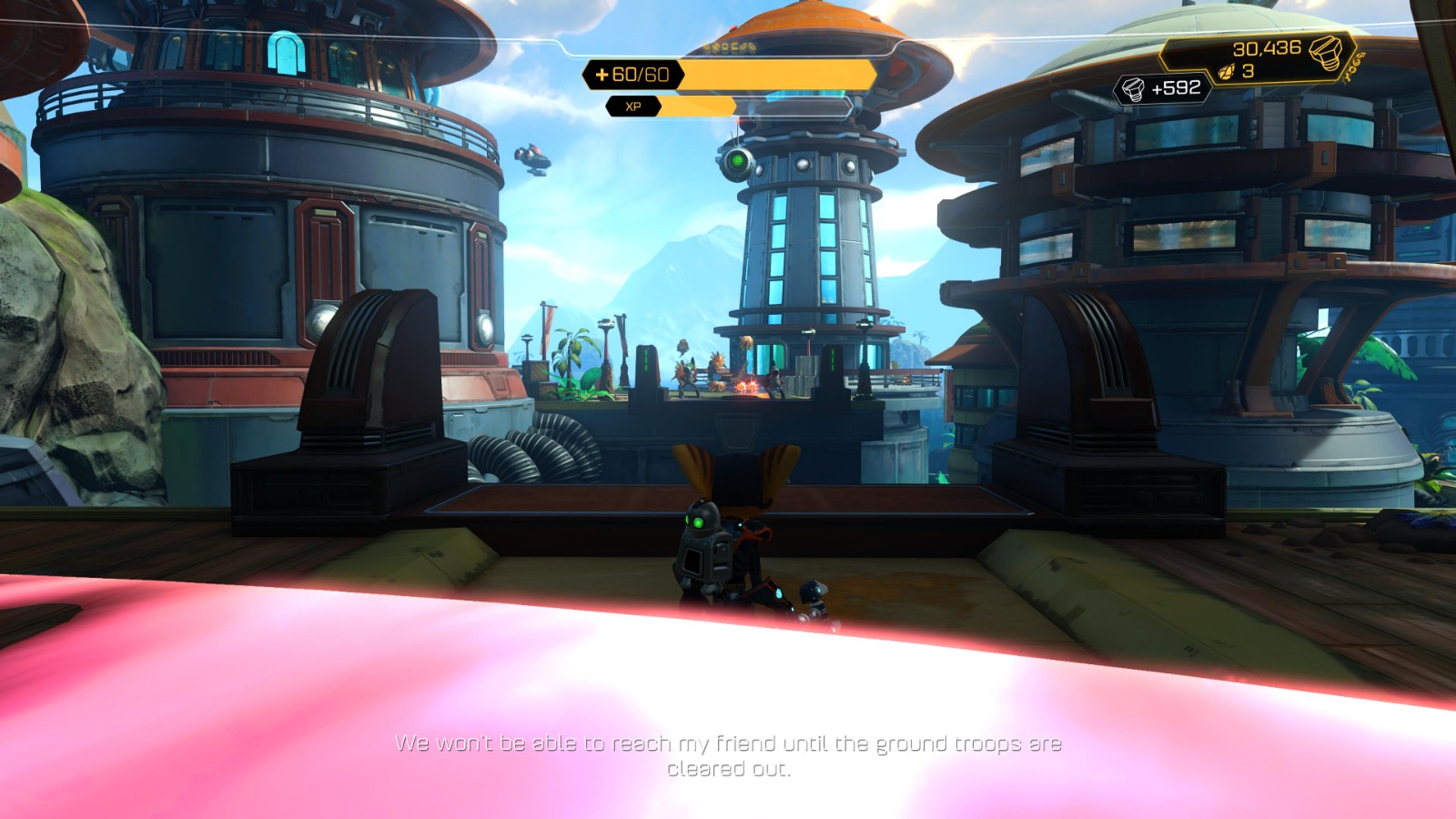Screen dimensions: 1456x819
Task: Click the green sentry orb on the tower
Action: [738, 162]
